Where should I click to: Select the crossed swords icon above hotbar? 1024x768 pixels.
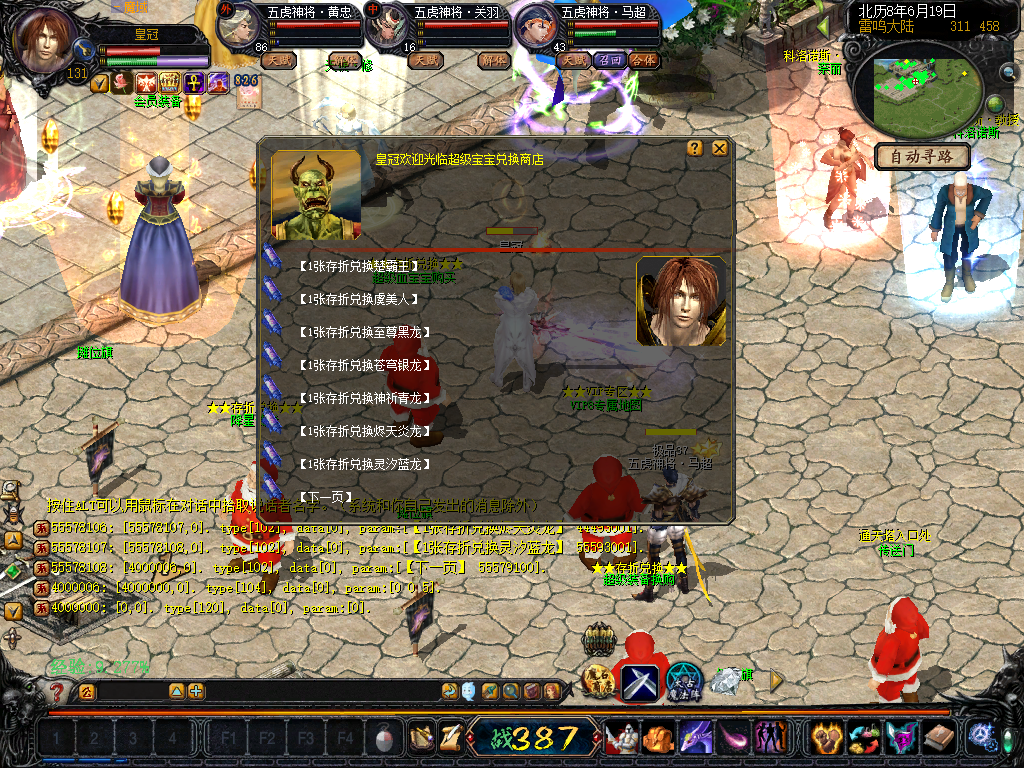click(639, 682)
